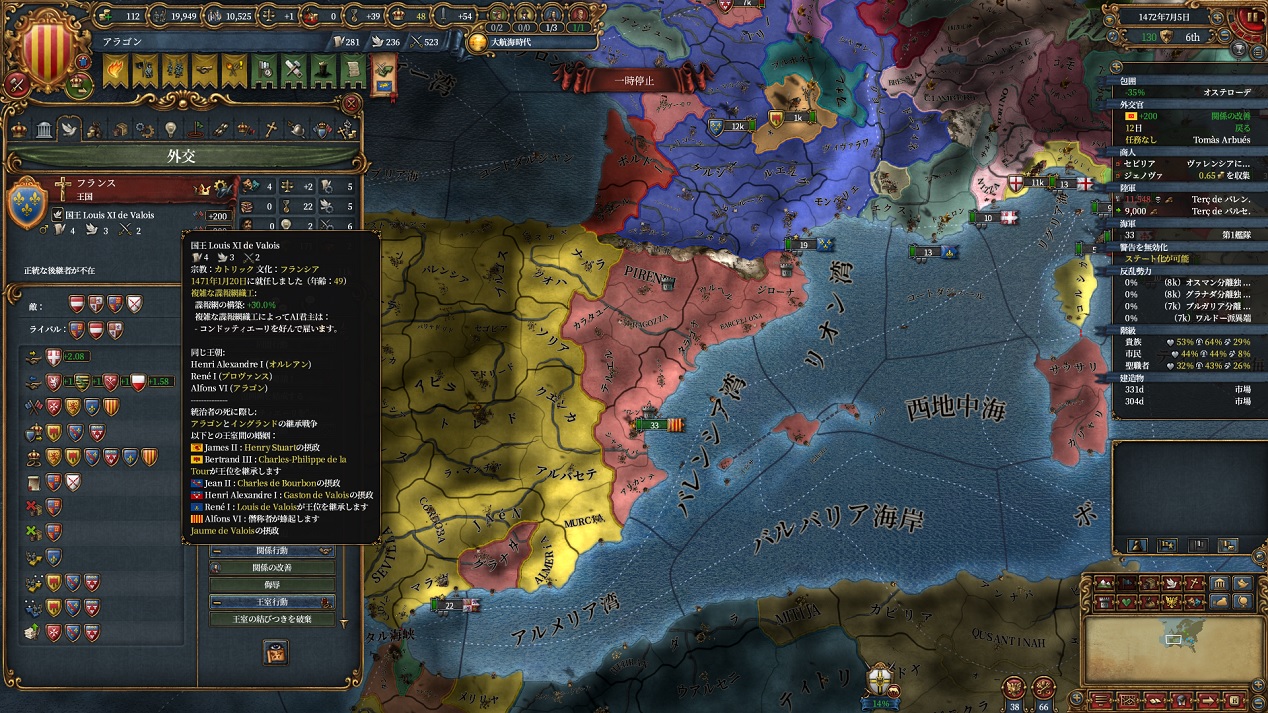Open the government tab with the pillared building
Image resolution: width=1268 pixels, height=713 pixels.
[44, 130]
